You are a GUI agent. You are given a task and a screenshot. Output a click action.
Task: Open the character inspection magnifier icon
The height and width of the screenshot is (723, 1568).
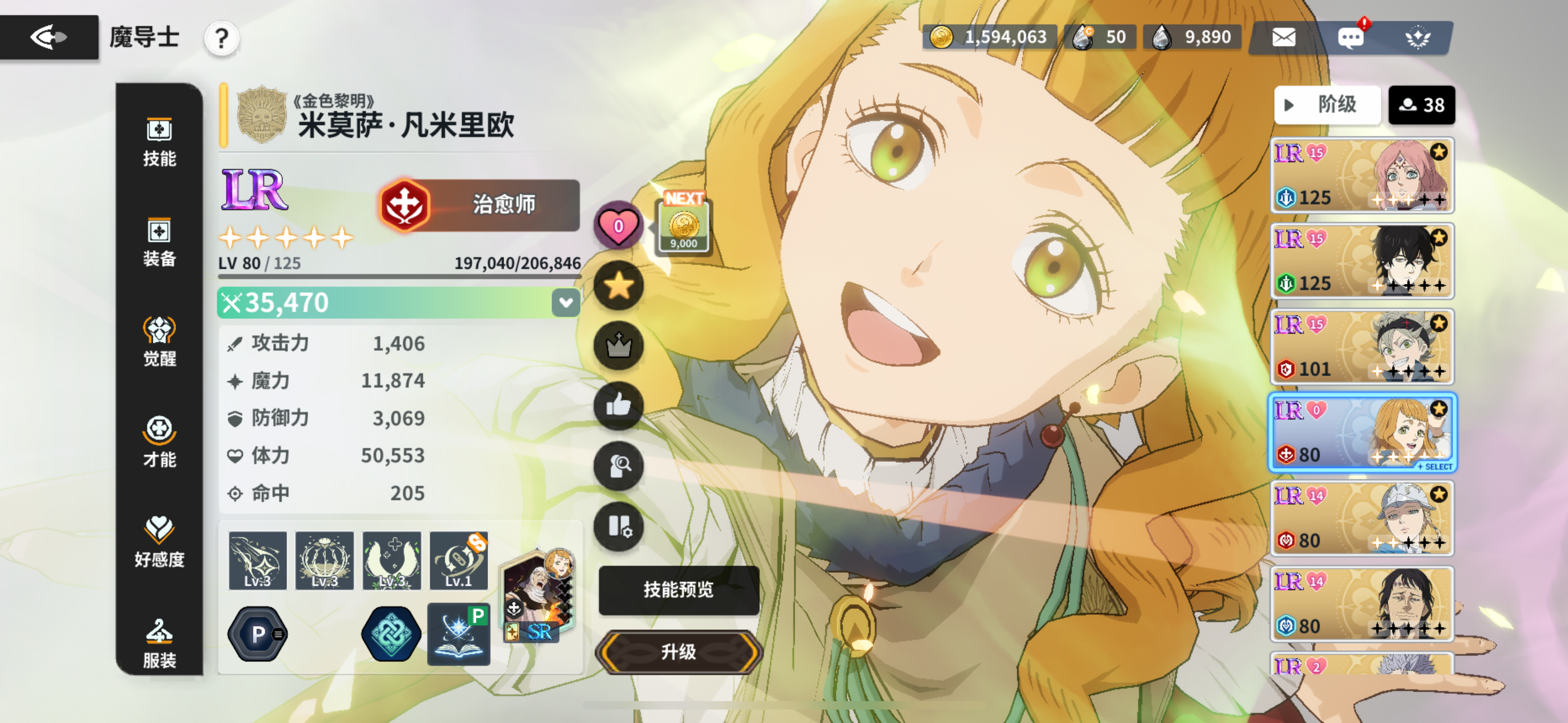619,466
